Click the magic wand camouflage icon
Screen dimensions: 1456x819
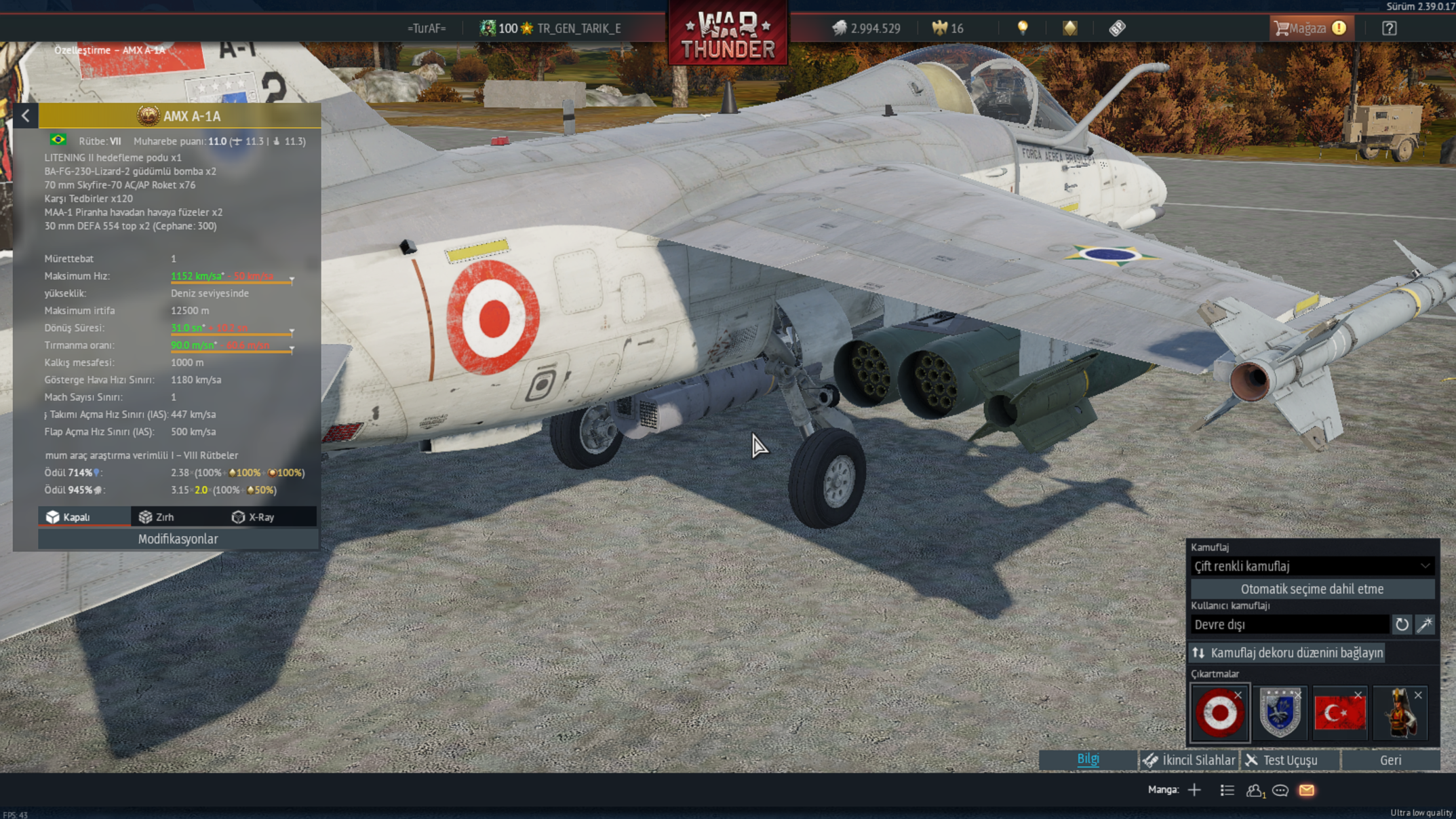point(1425,624)
